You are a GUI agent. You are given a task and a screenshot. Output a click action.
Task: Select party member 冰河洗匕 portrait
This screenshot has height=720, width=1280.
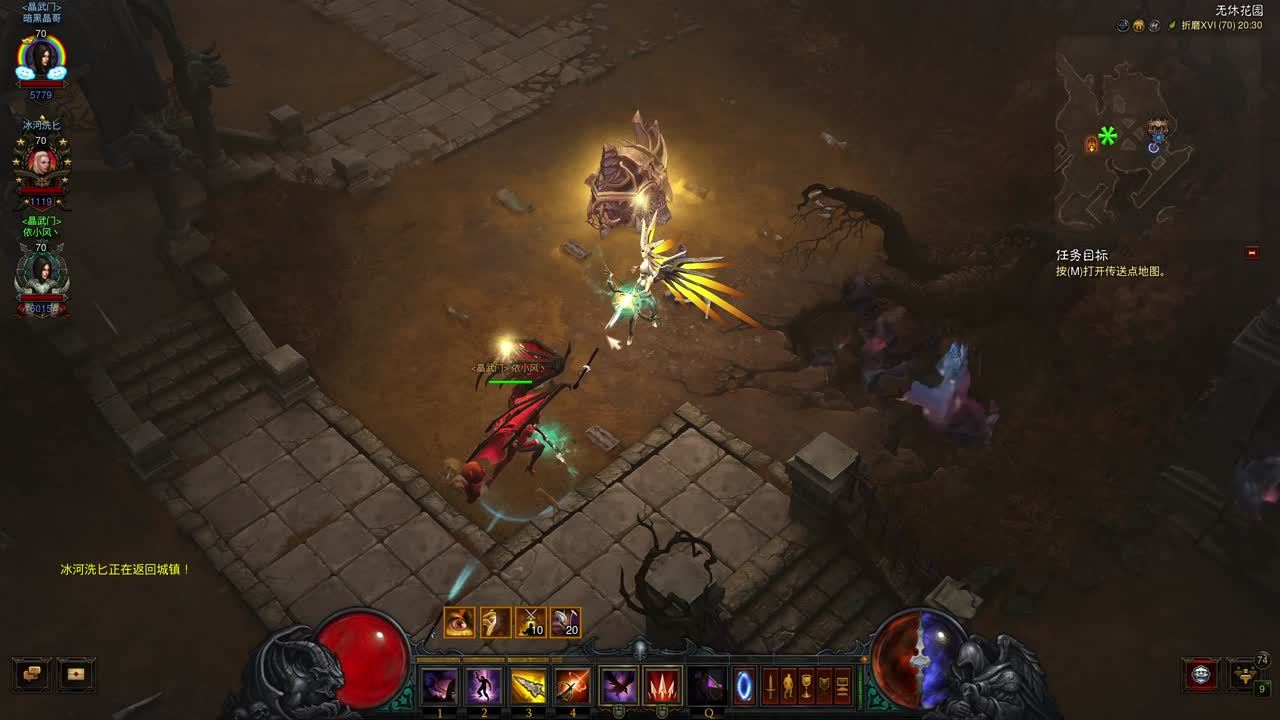[x=42, y=163]
